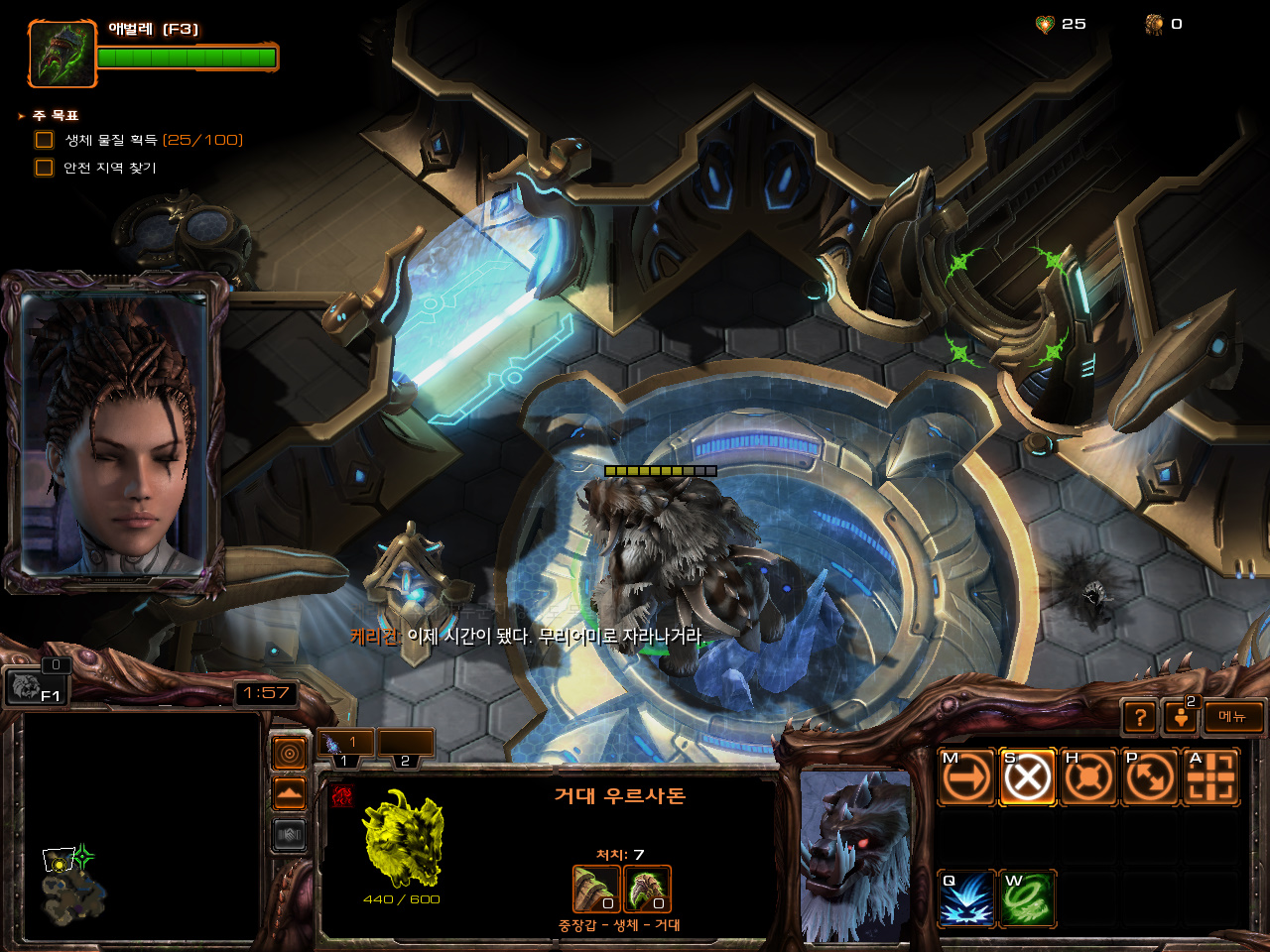Viewport: 1270px width, 952px height.
Task: Click the minimap ping signal button
Action: click(x=290, y=754)
